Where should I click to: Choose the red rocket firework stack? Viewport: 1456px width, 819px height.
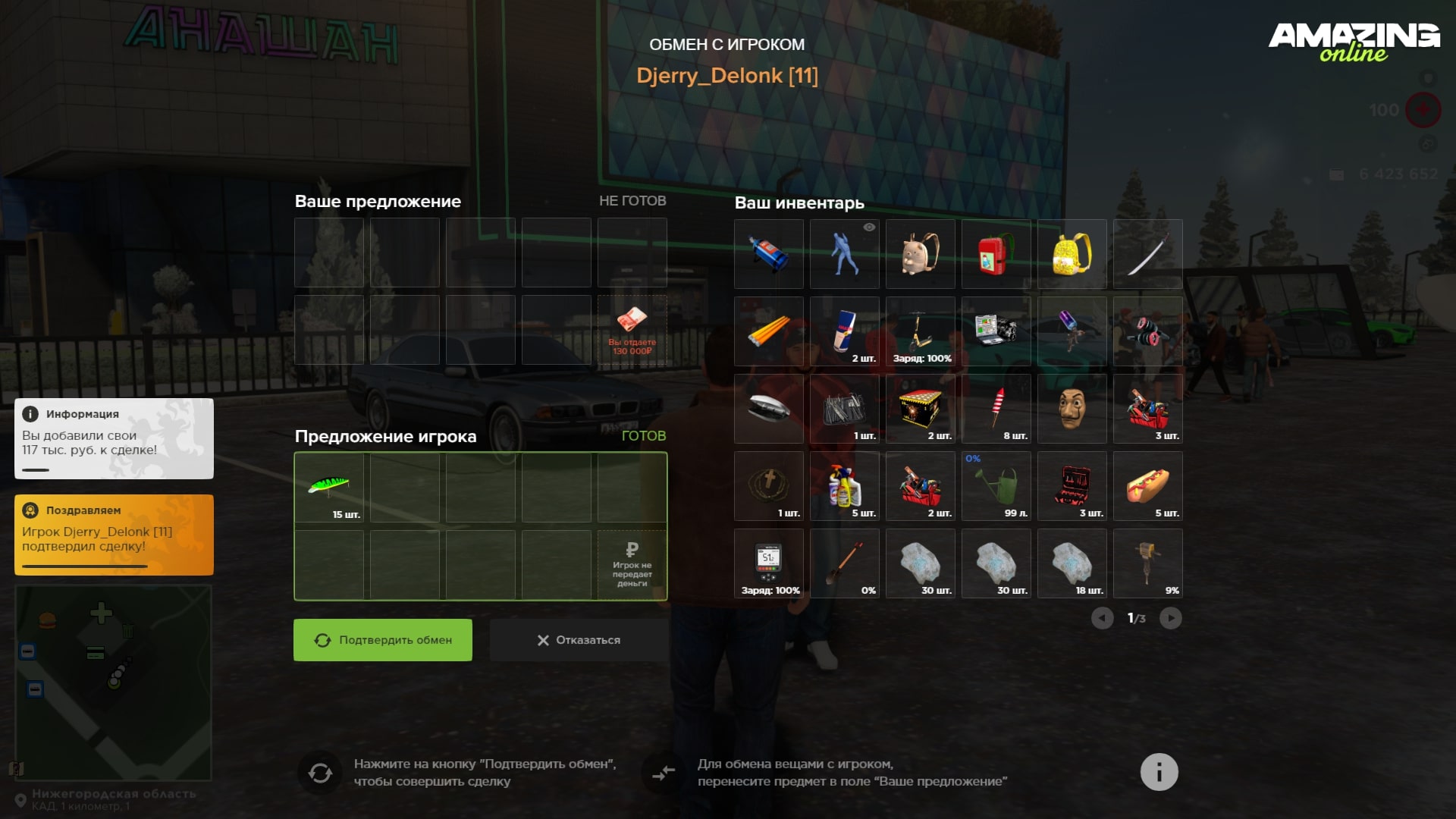pyautogui.click(x=996, y=409)
